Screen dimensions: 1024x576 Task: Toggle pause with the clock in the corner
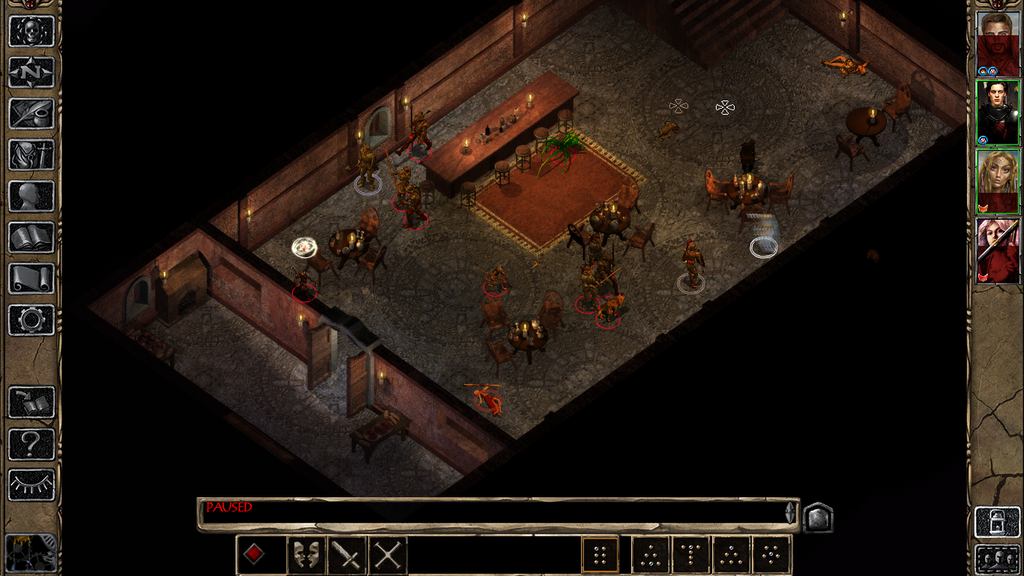(30, 553)
